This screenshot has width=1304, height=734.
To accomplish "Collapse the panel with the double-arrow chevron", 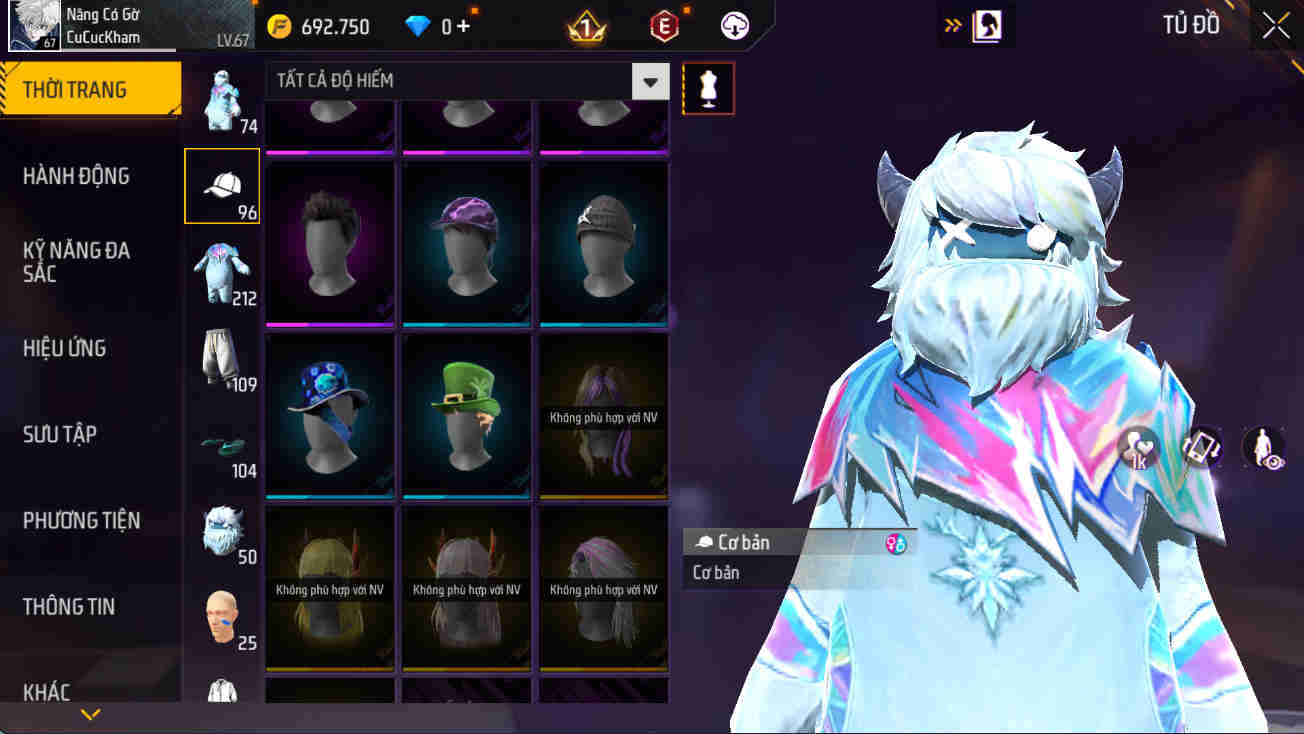I will click(951, 24).
